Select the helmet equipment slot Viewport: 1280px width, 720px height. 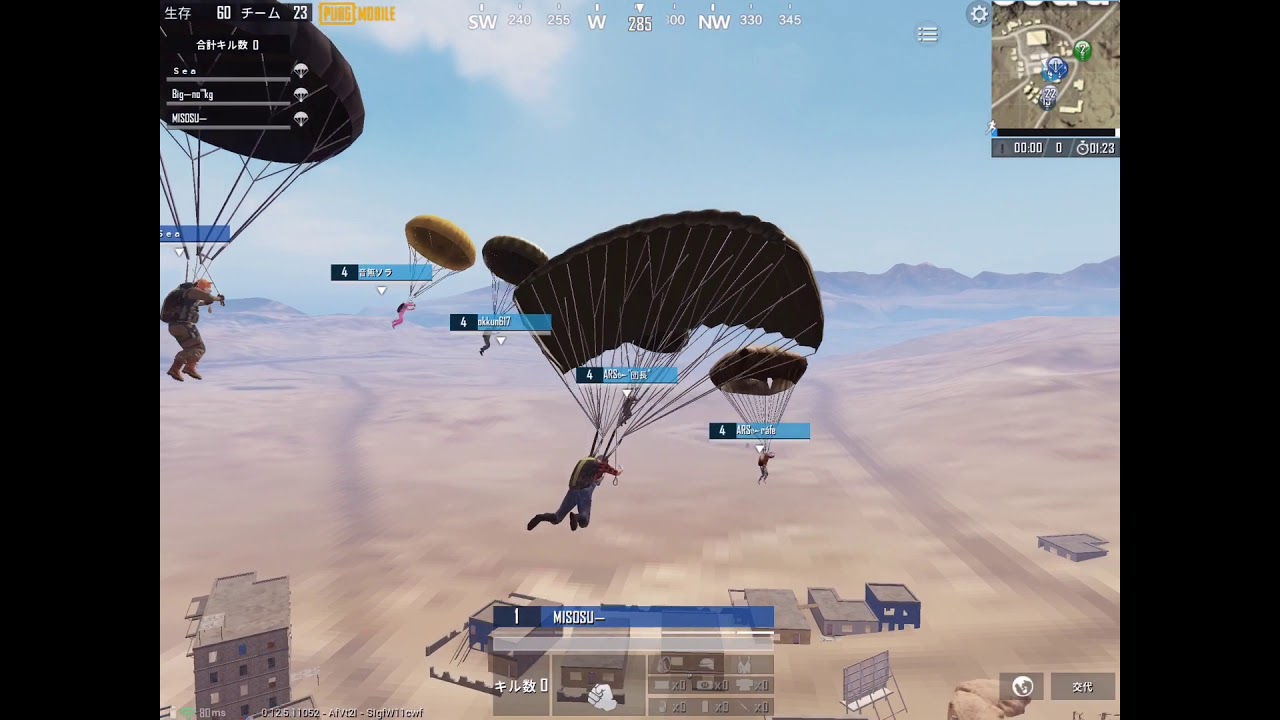(x=706, y=662)
